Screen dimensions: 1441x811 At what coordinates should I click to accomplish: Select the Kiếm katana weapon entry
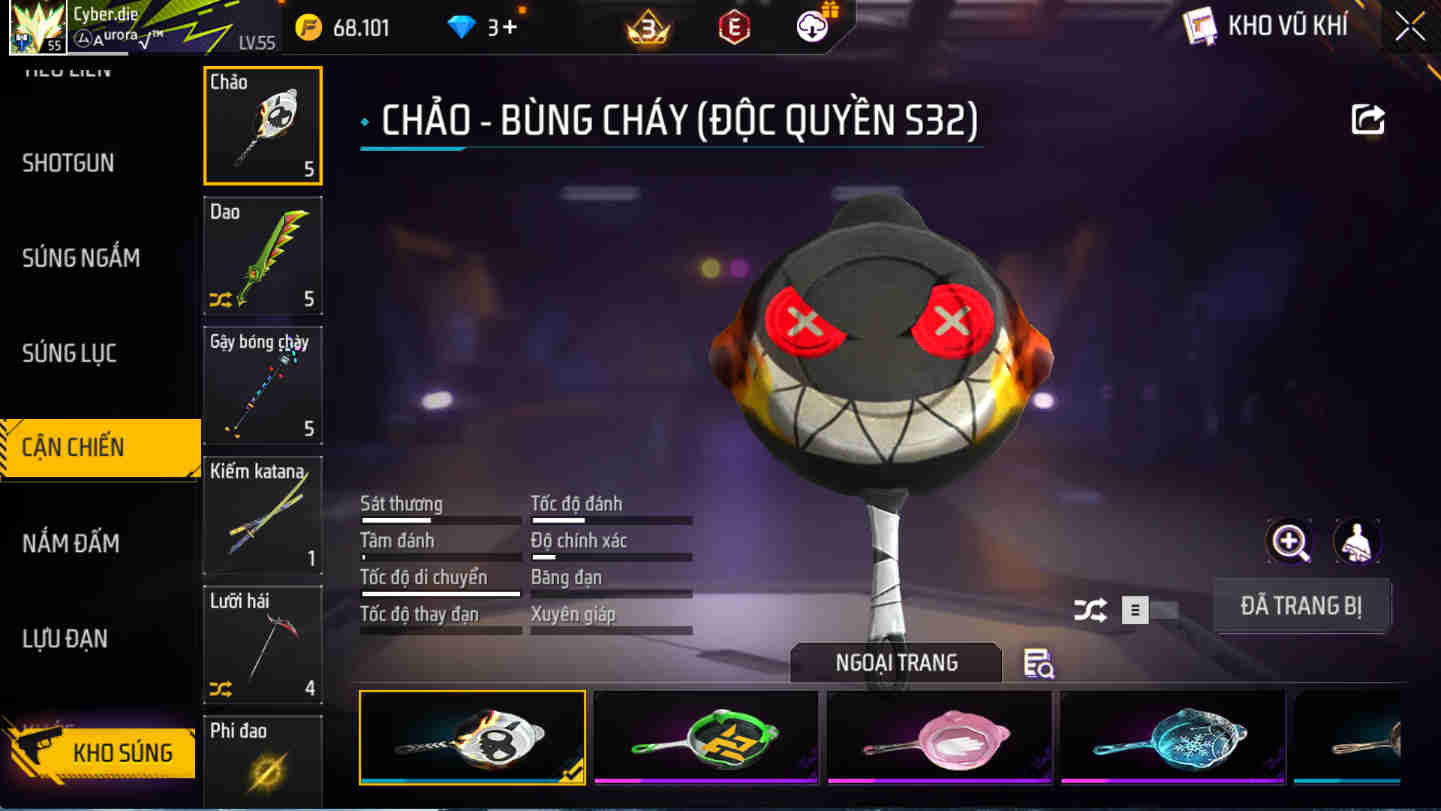pyautogui.click(x=262, y=513)
